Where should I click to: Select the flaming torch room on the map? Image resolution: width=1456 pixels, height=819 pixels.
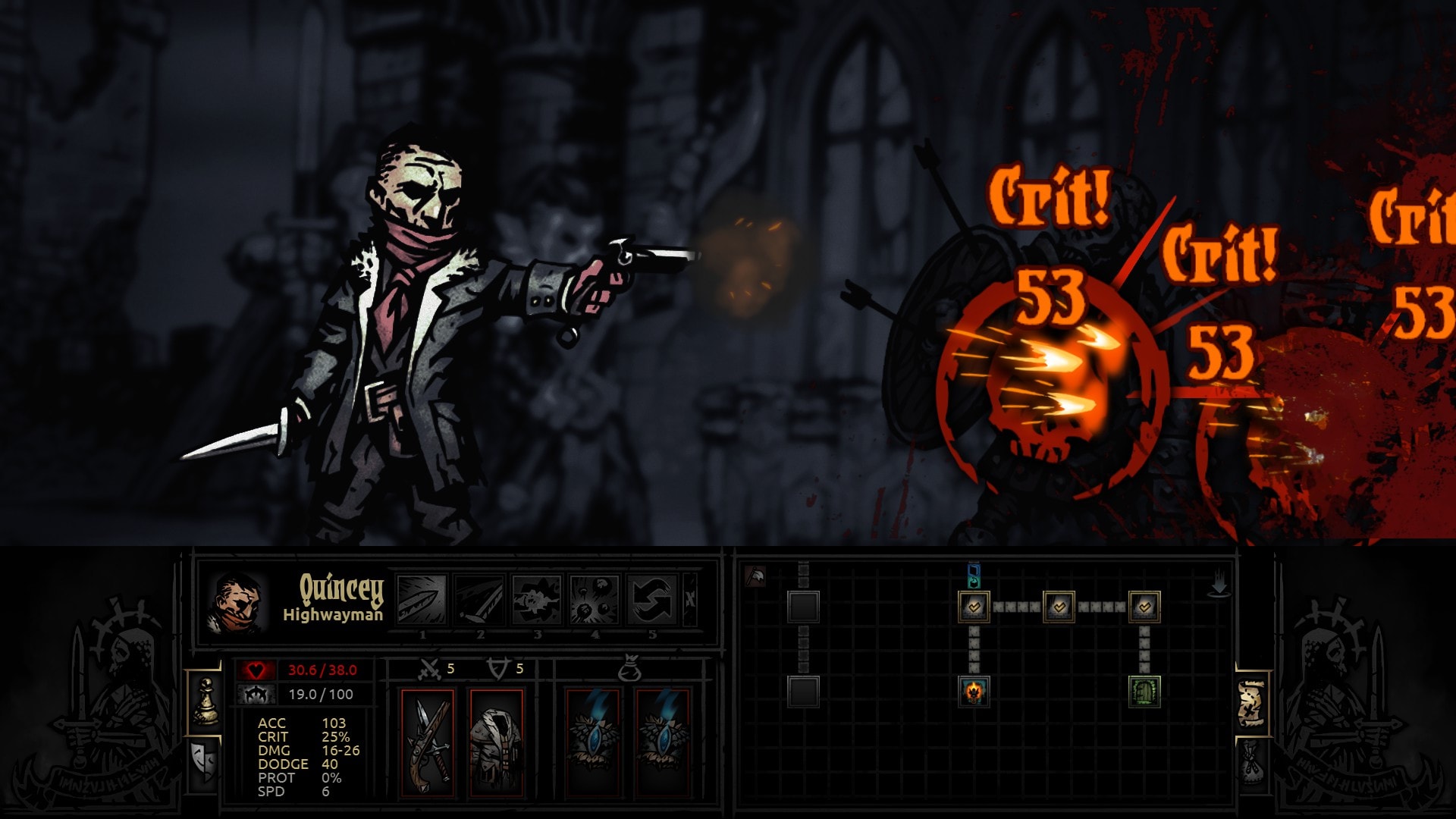point(974,692)
